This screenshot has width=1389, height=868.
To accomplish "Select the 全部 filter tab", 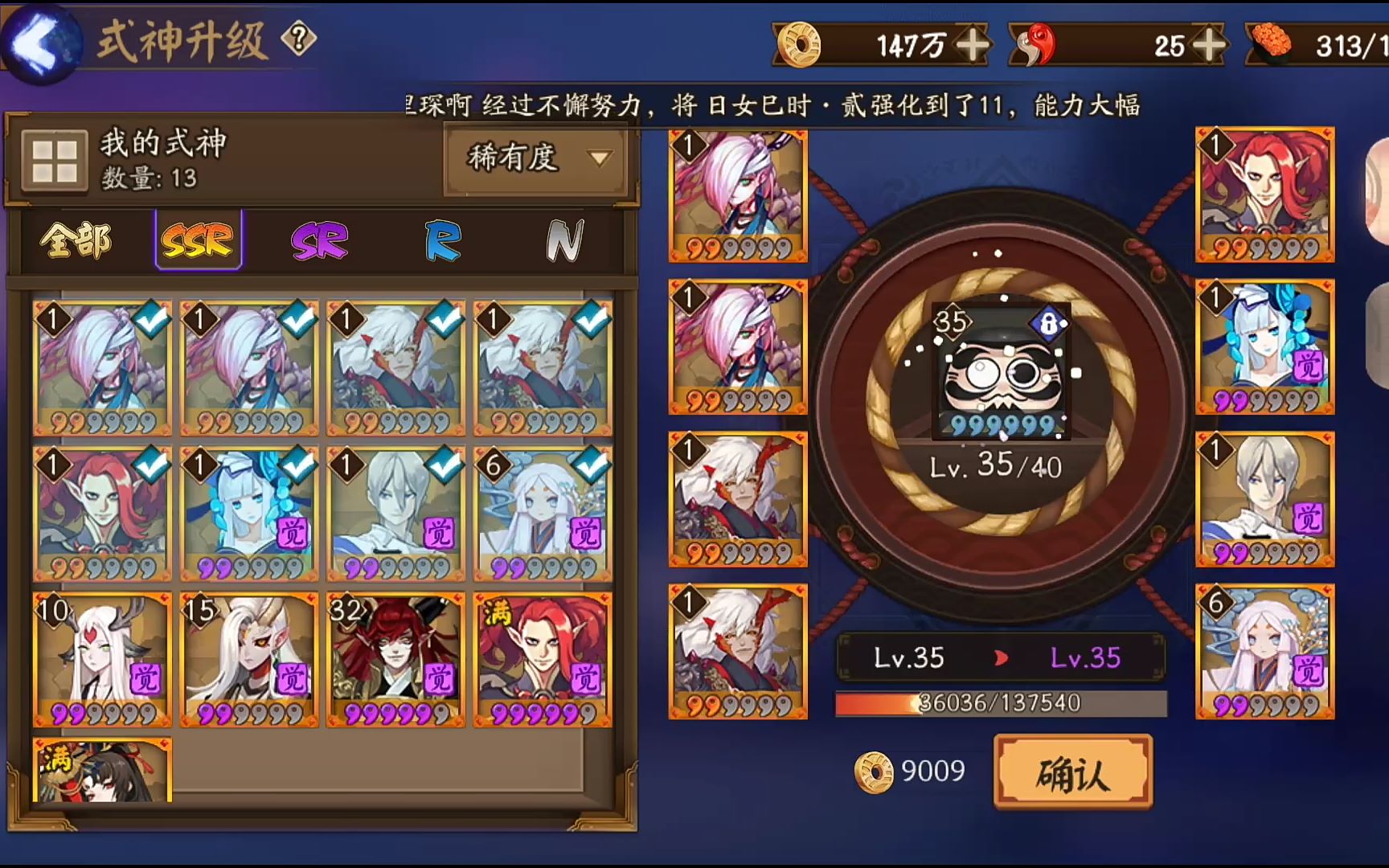I will click(x=76, y=241).
